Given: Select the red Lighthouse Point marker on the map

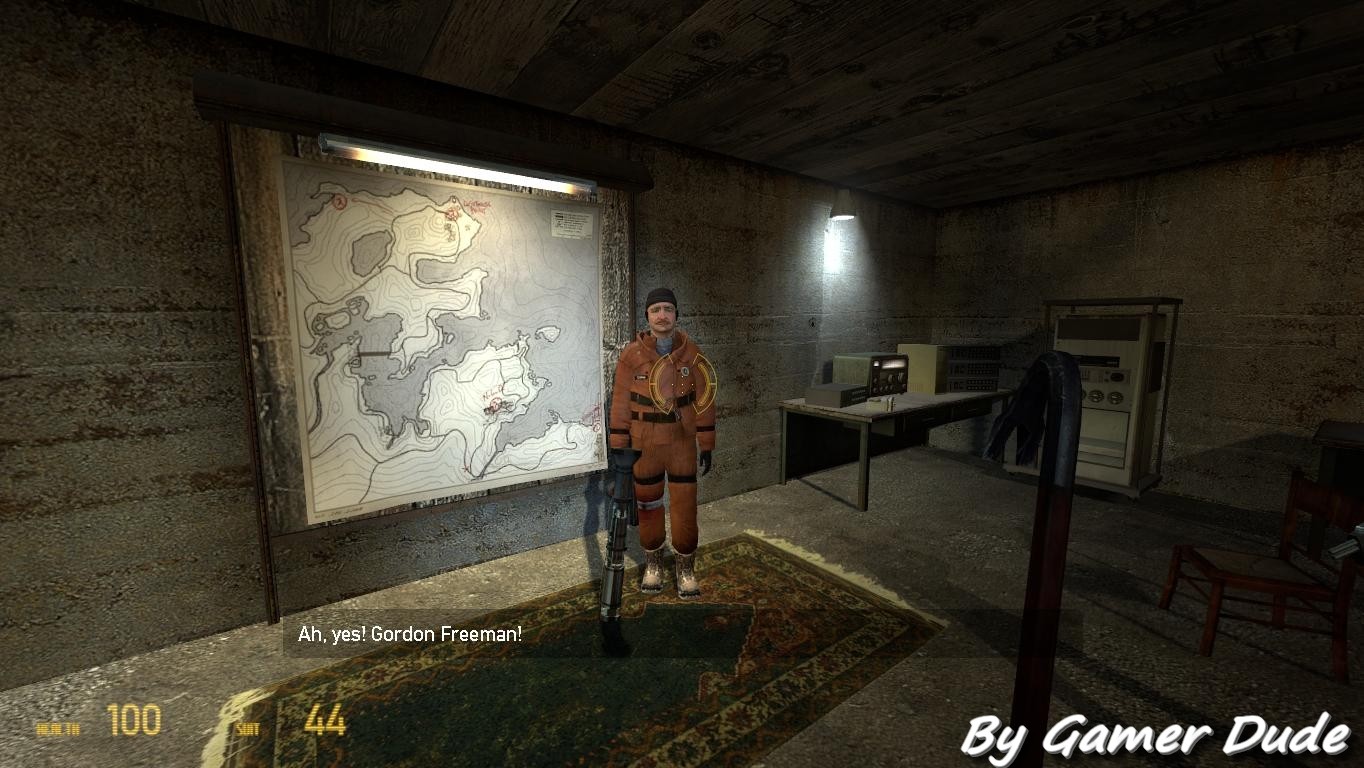Looking at the screenshot, I should coord(453,213).
